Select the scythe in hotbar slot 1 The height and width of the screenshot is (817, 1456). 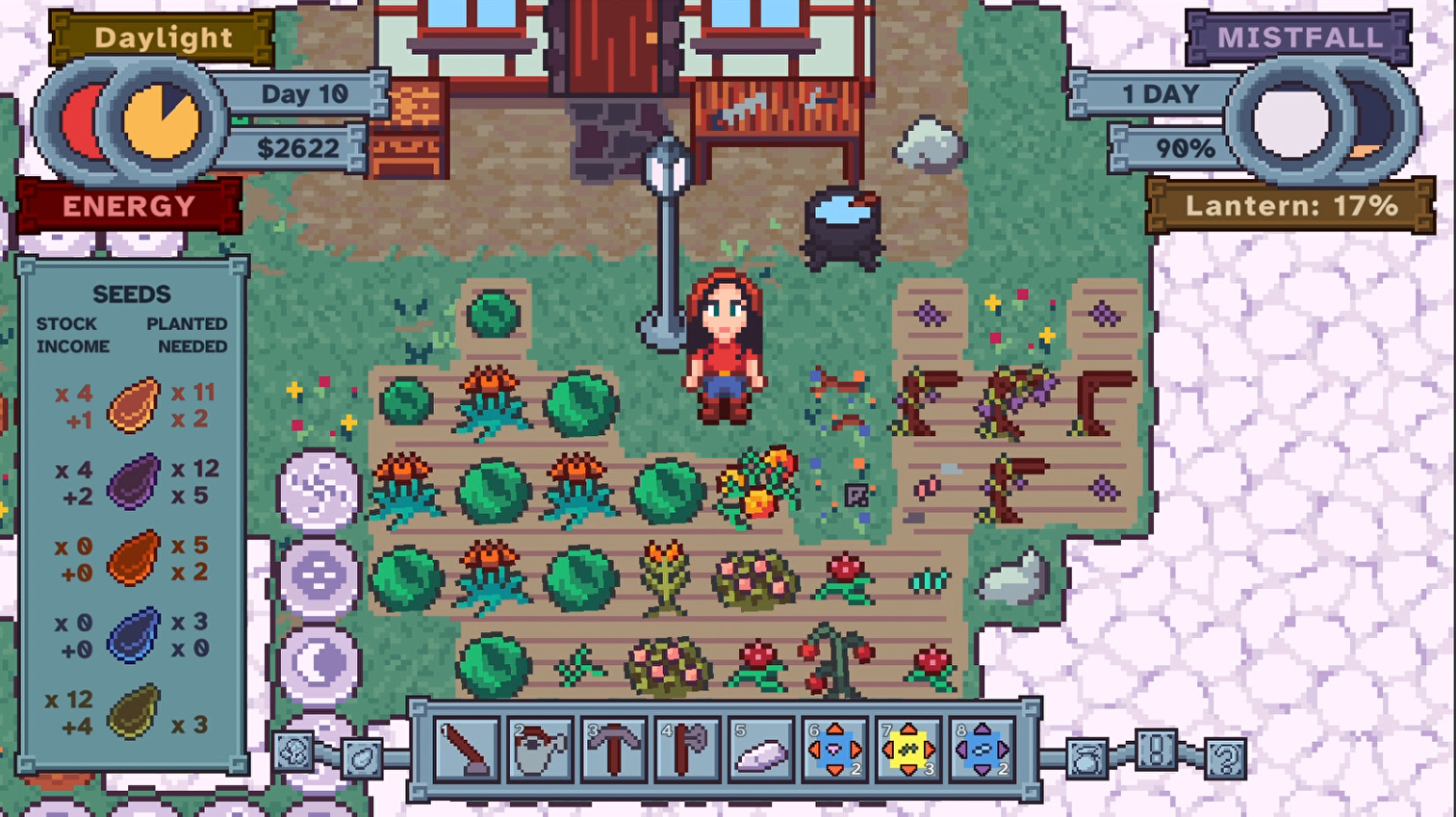(x=469, y=749)
